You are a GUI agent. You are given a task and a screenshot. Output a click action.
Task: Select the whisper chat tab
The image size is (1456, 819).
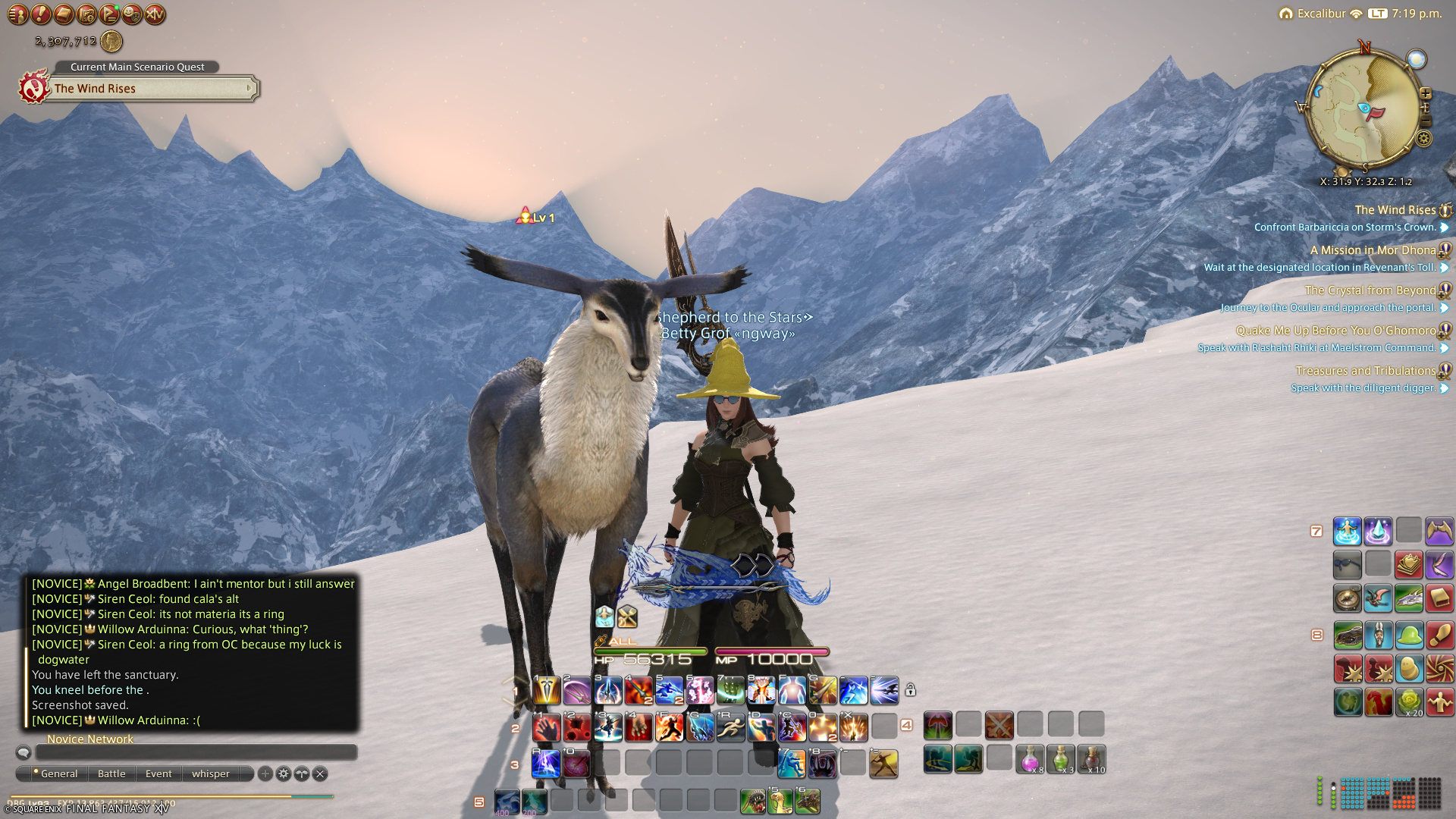[210, 773]
